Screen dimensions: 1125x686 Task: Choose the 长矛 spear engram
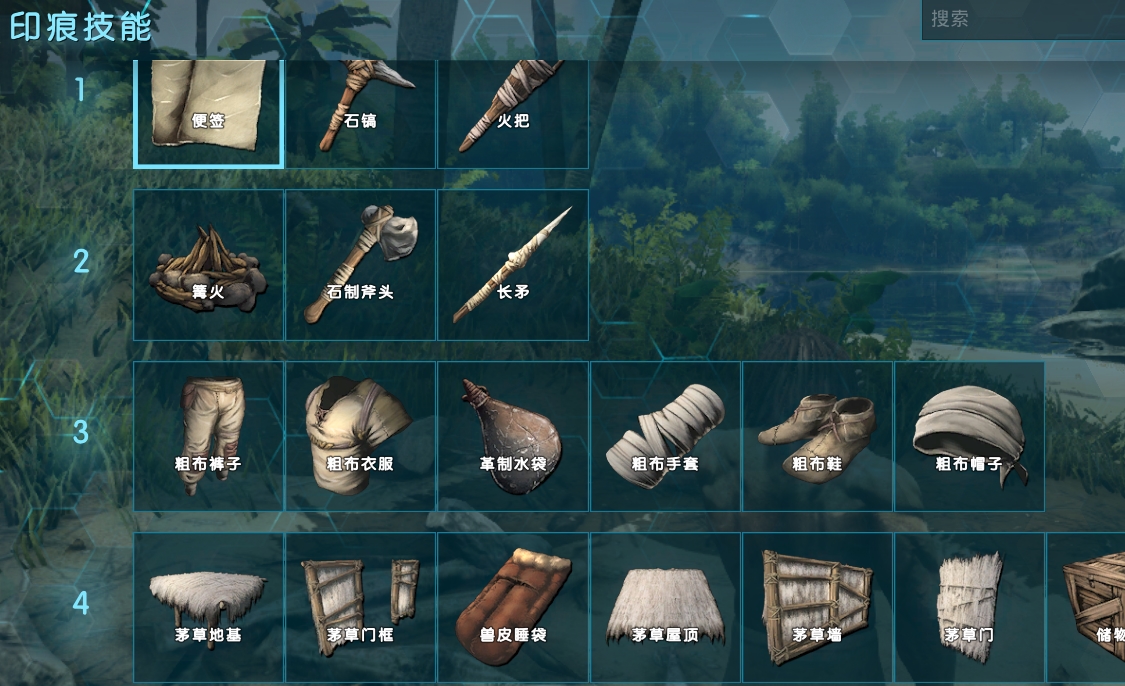(513, 266)
